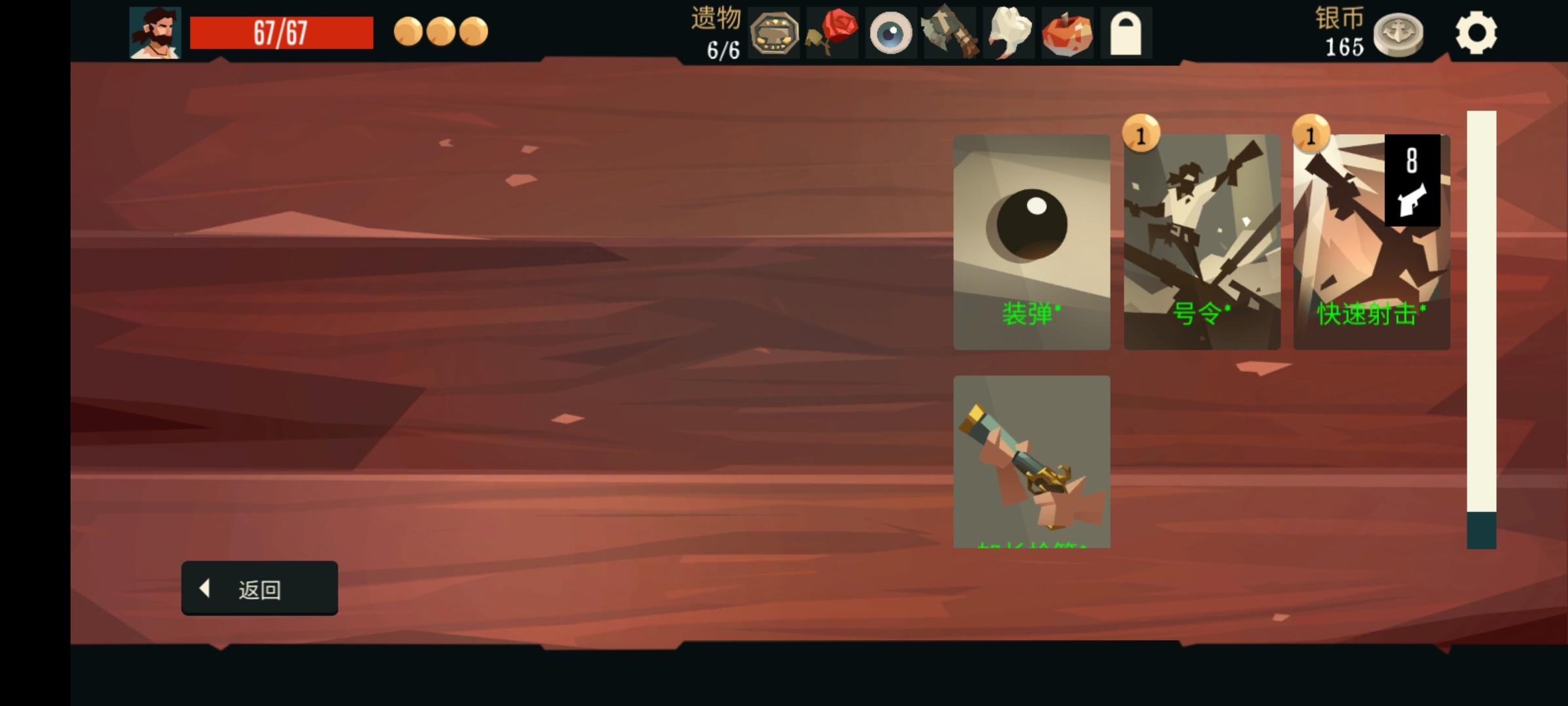
Task: Select the 号令 command card
Action: (x=1201, y=242)
